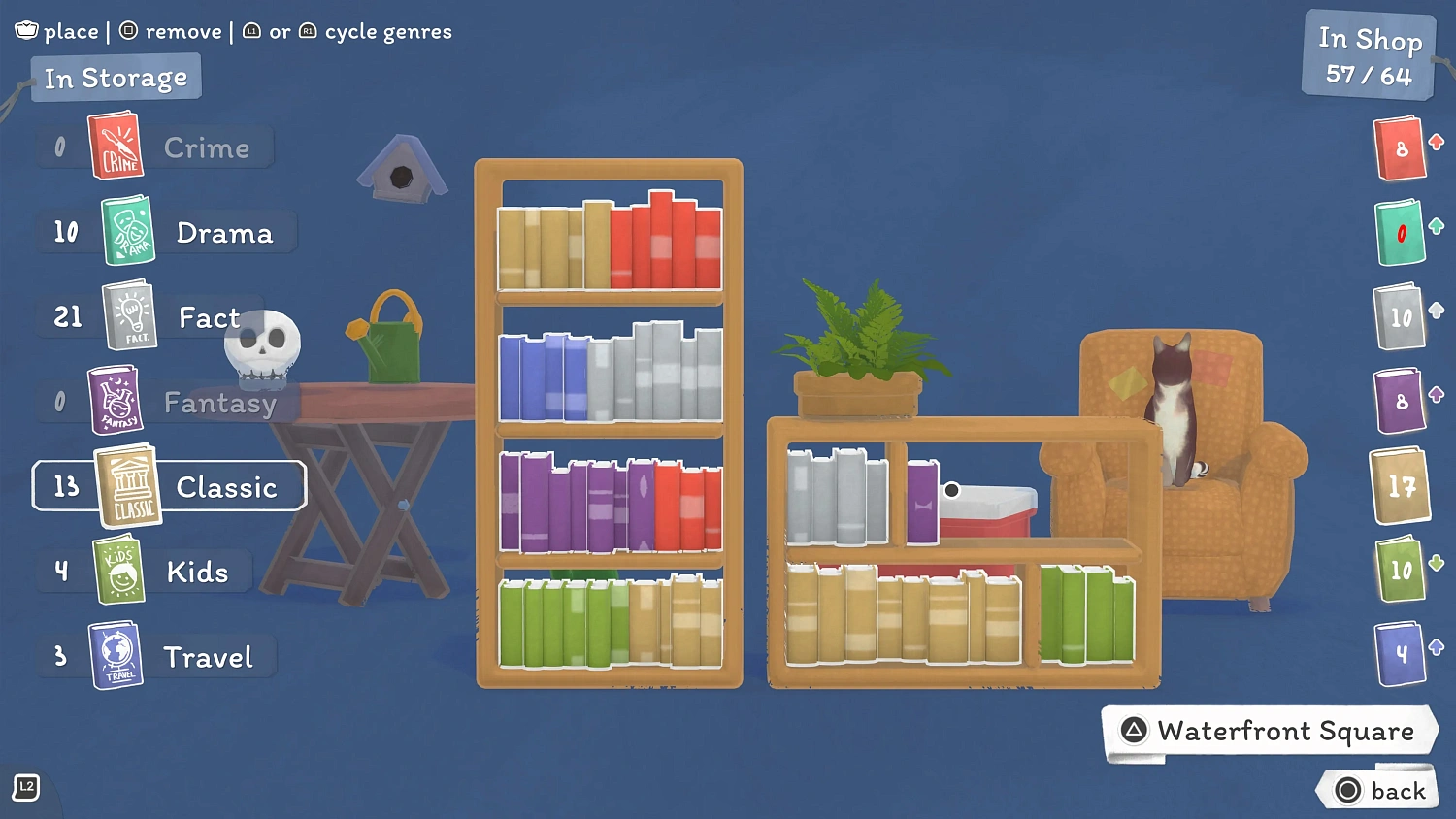The height and width of the screenshot is (819, 1456).
Task: Click the L2 button icon in the corner
Action: (24, 789)
